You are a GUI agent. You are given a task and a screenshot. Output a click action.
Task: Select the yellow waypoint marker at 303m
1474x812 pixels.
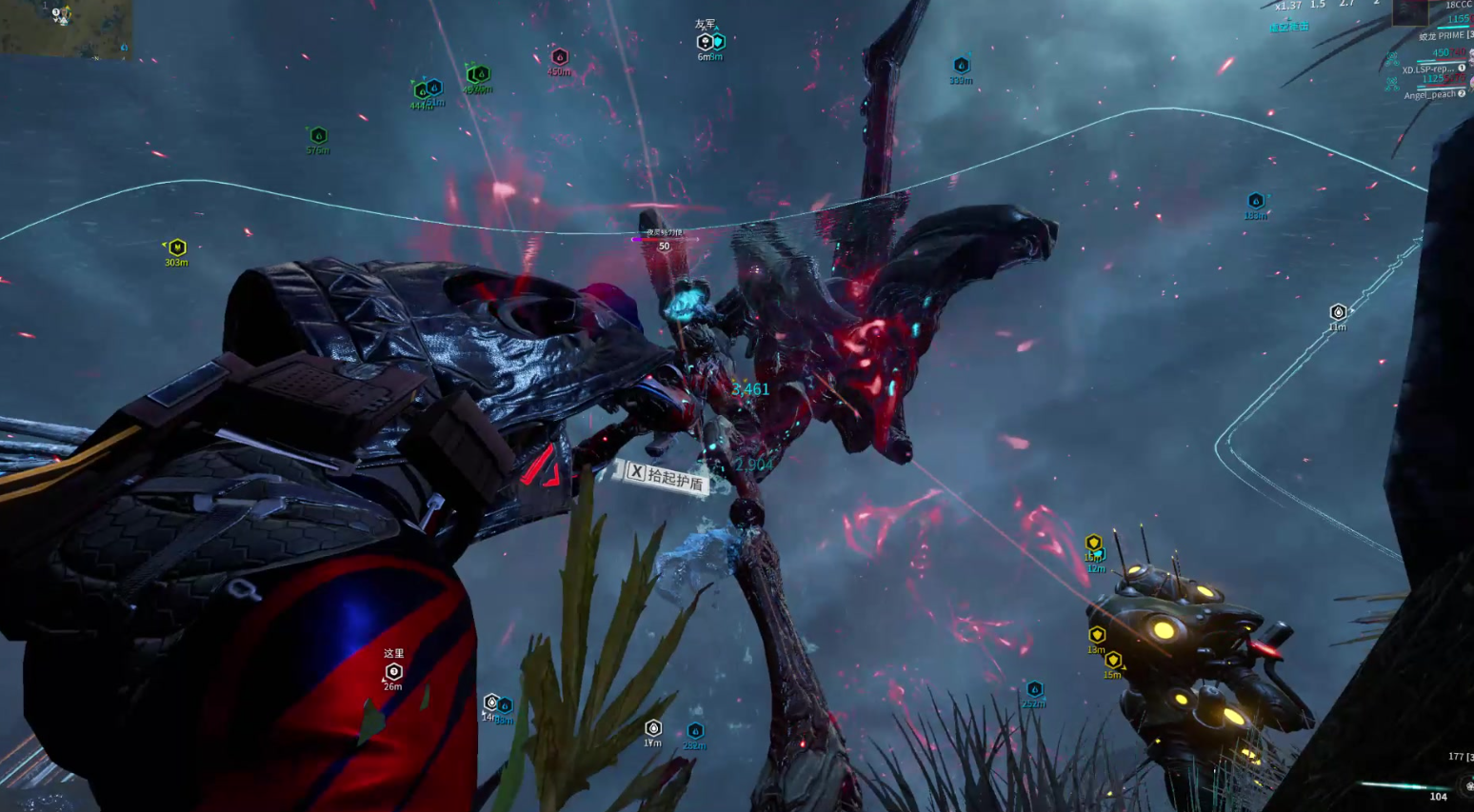pos(177,248)
